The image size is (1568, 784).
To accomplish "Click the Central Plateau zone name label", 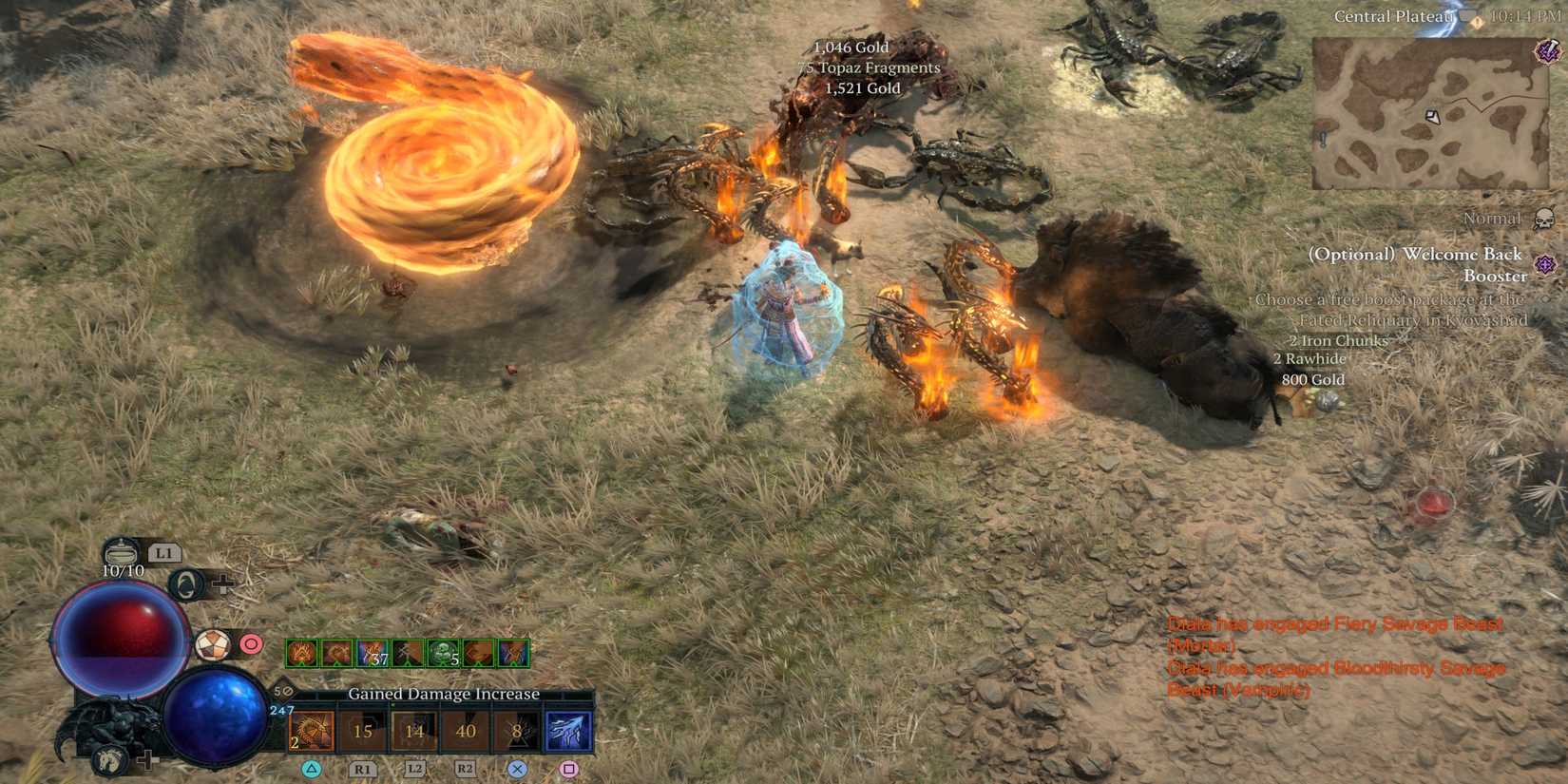I will [x=1394, y=16].
